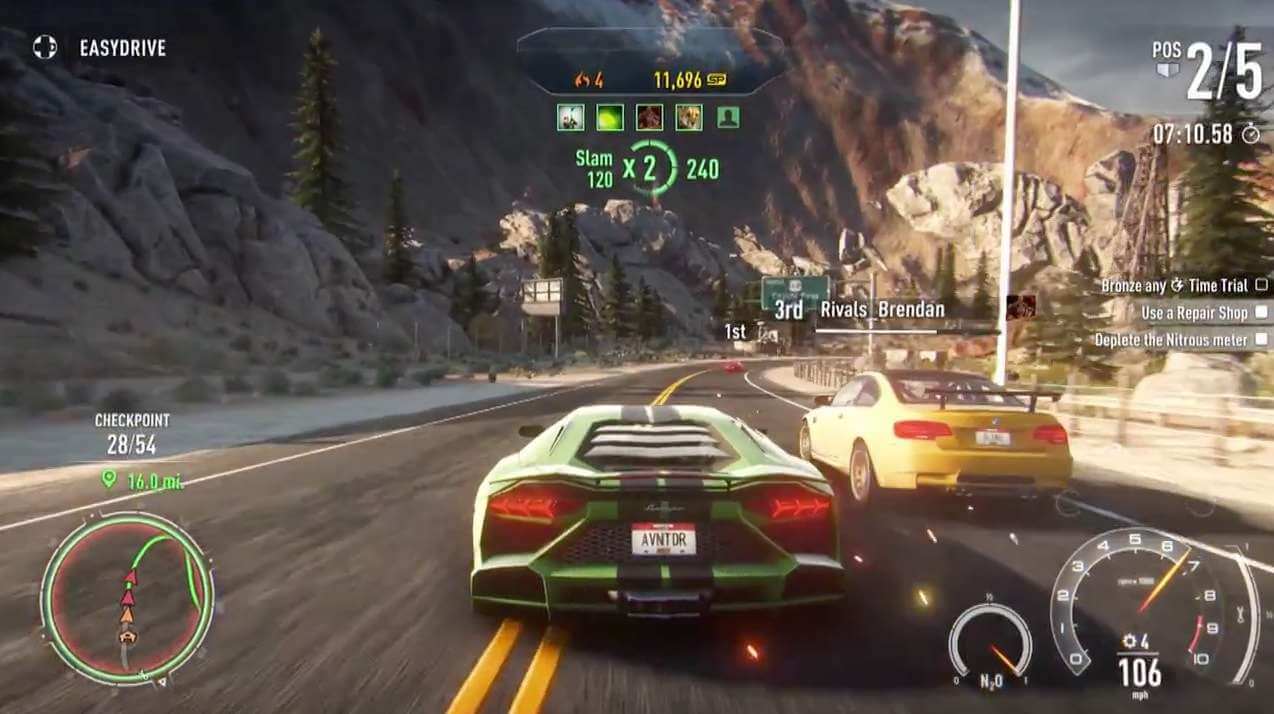Image resolution: width=1274 pixels, height=714 pixels.
Task: Select the glowing green racer avatar
Action: pos(610,117)
